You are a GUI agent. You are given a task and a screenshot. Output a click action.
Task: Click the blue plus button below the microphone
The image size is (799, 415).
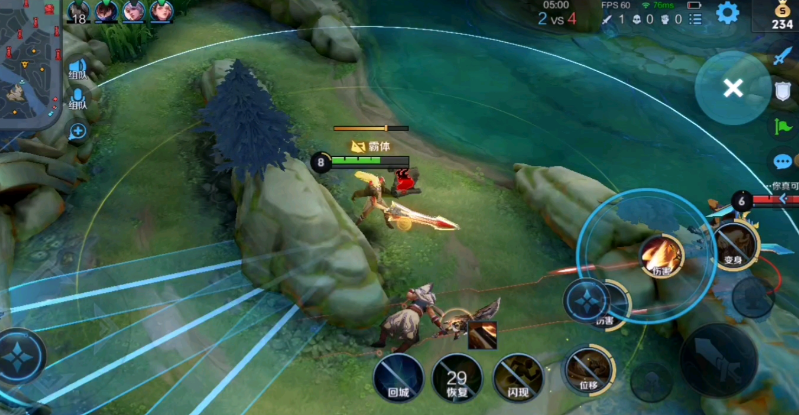coord(77,131)
